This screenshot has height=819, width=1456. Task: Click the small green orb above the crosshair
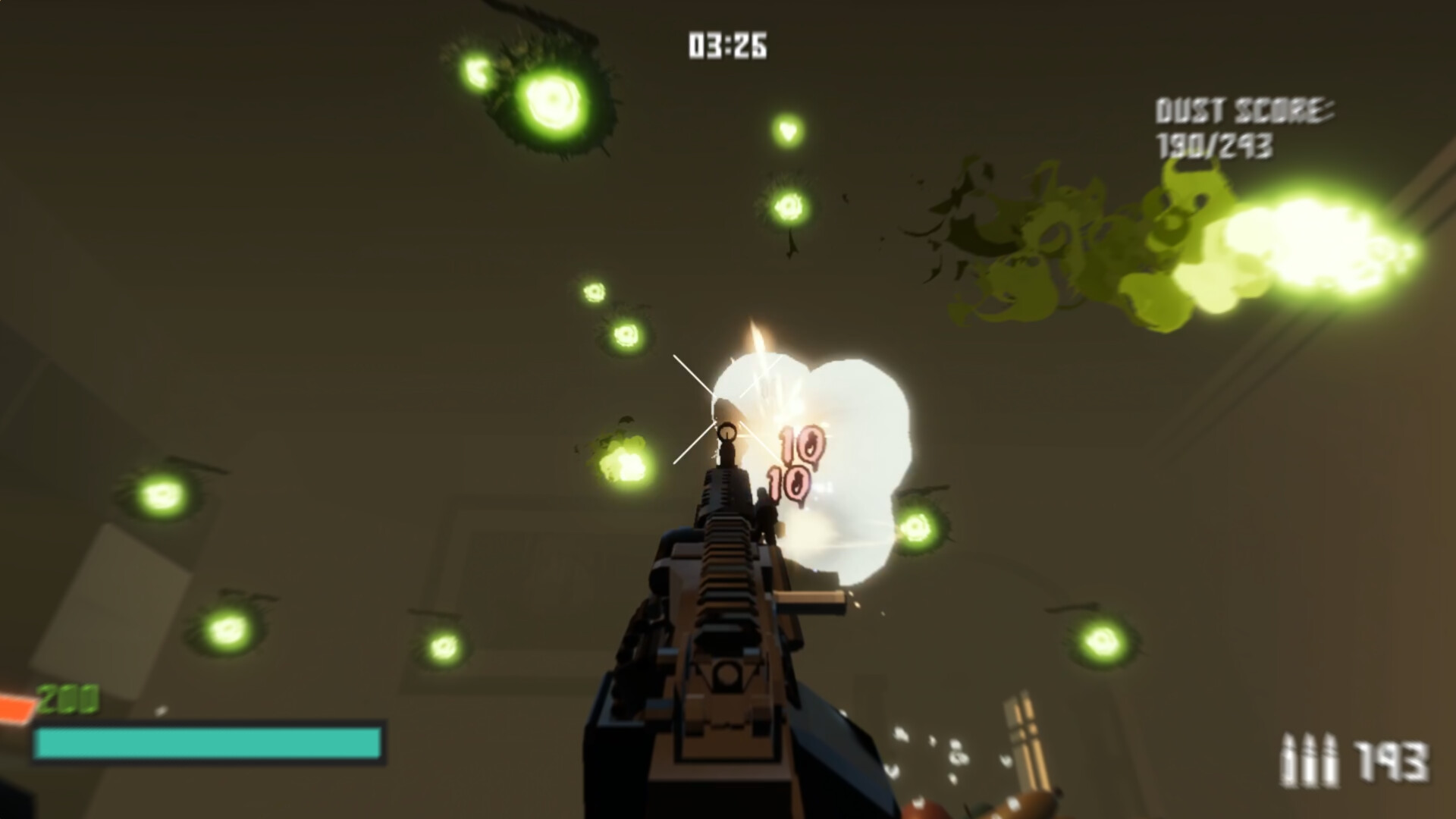click(786, 130)
